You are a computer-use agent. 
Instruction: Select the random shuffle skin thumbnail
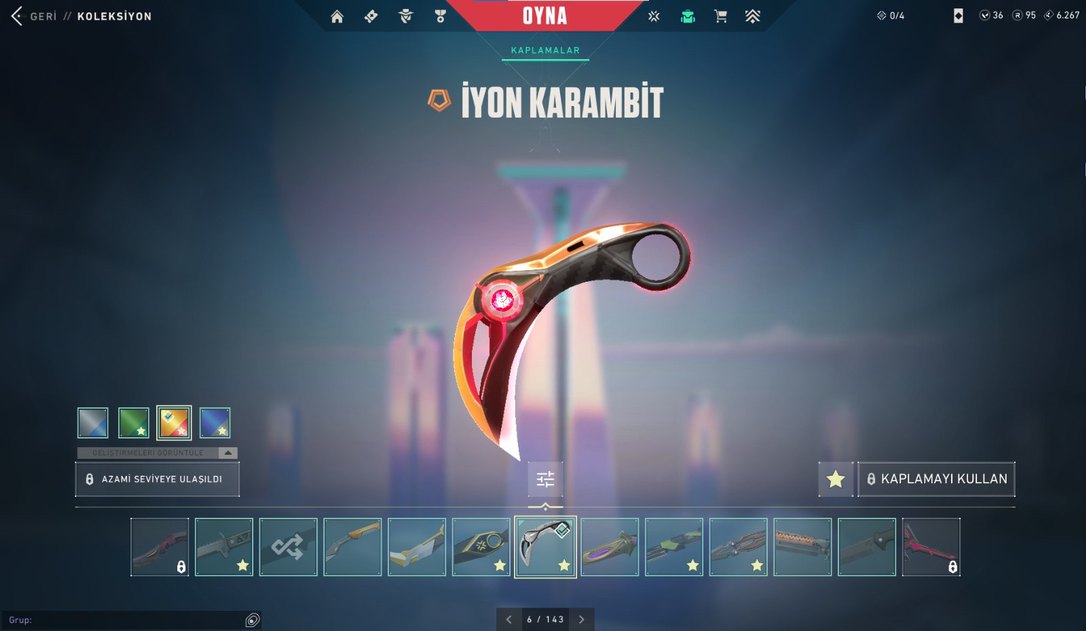pyautogui.click(x=288, y=547)
